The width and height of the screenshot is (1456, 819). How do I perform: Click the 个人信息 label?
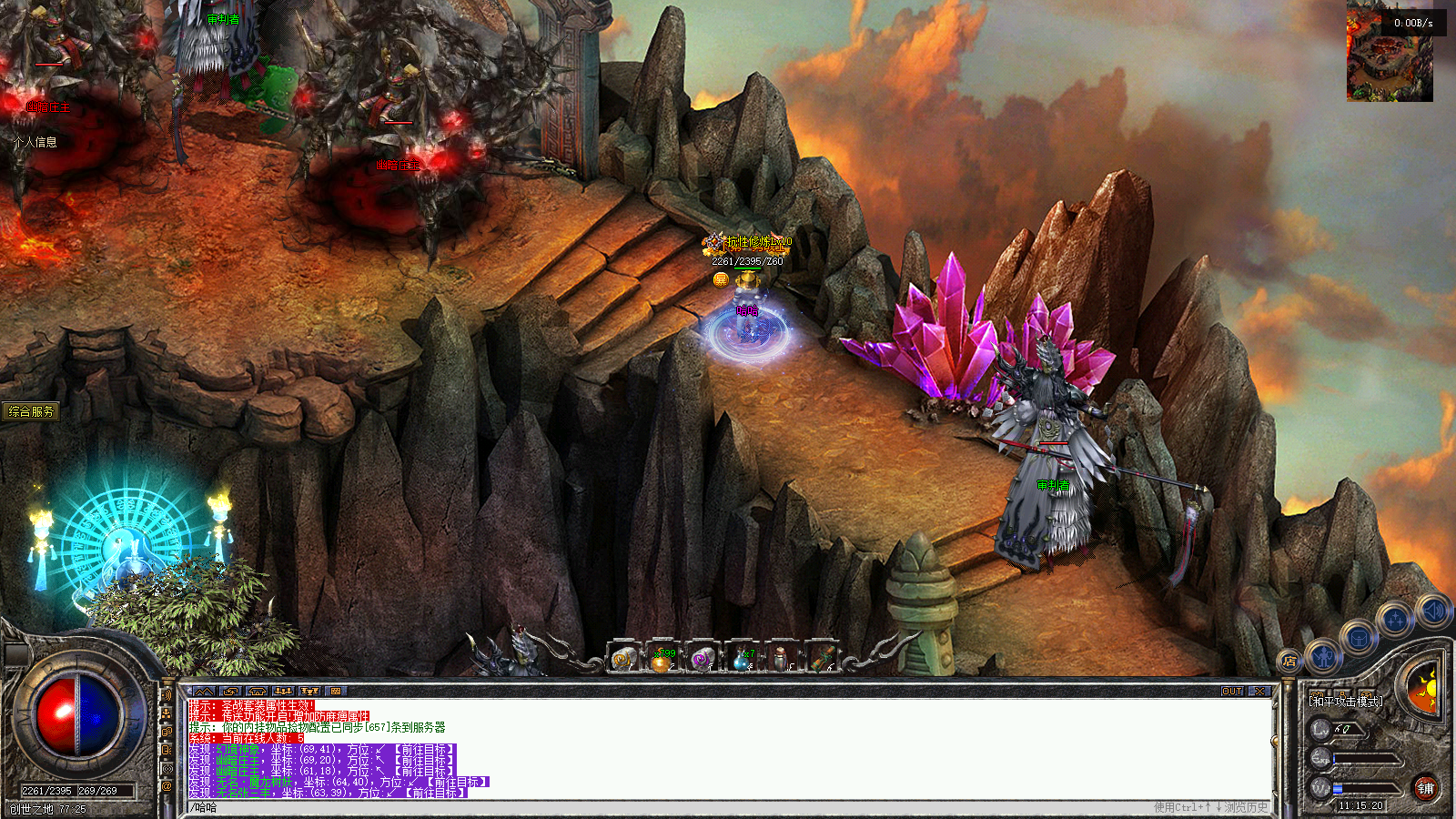(x=35, y=142)
